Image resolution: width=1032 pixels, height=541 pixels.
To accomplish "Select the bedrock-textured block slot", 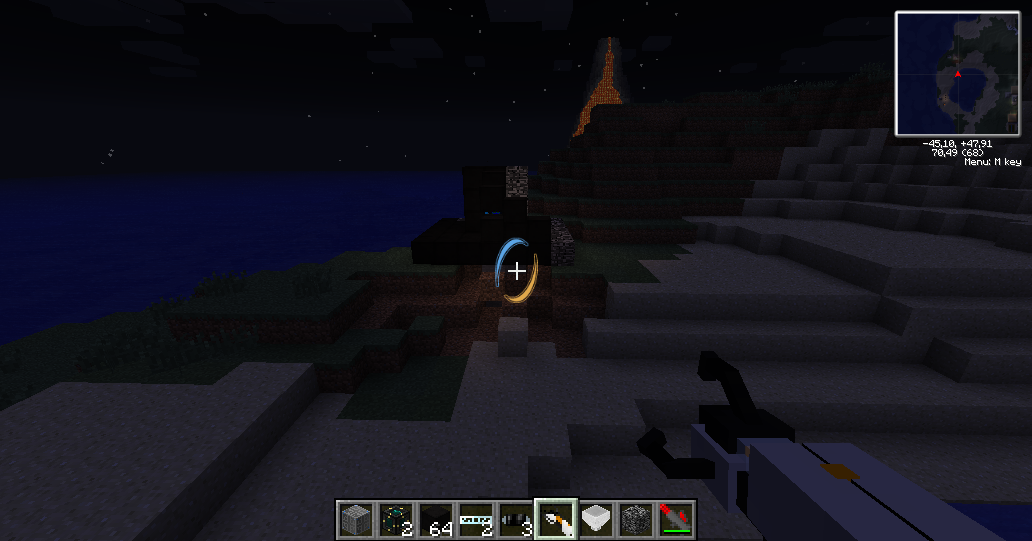I will pyautogui.click(x=636, y=519).
